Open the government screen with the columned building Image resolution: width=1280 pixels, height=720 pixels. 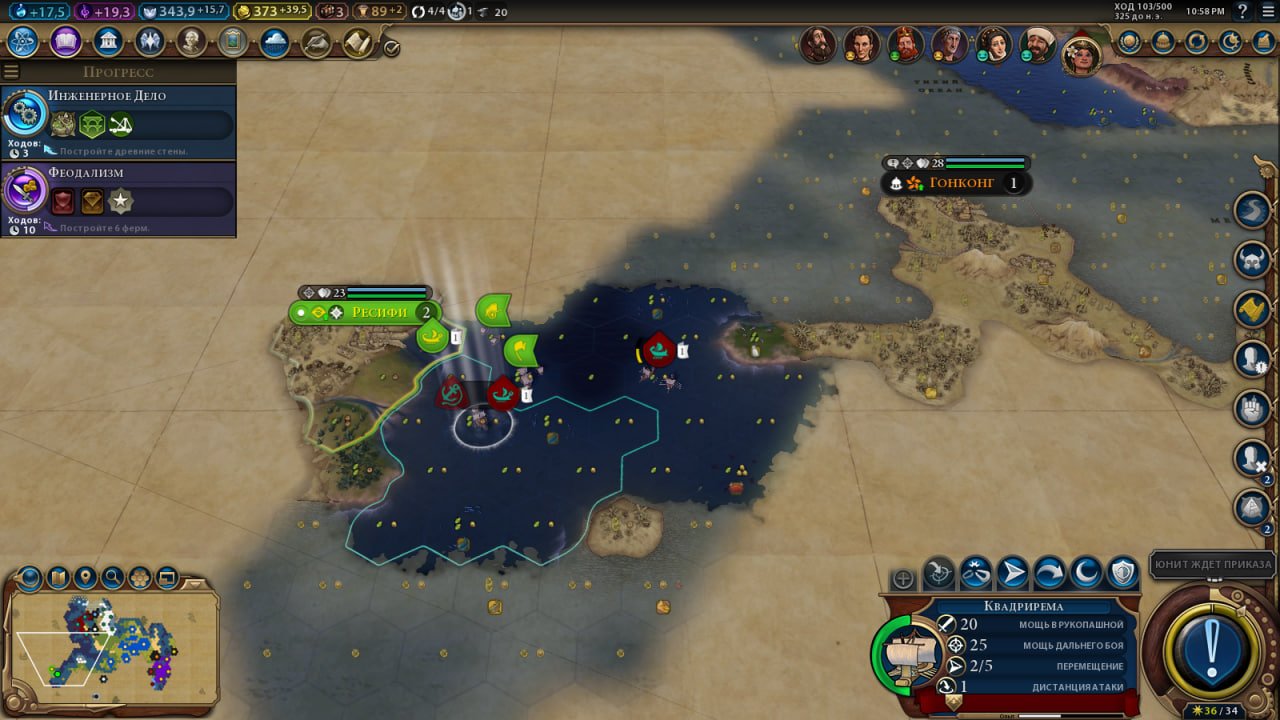coord(107,42)
